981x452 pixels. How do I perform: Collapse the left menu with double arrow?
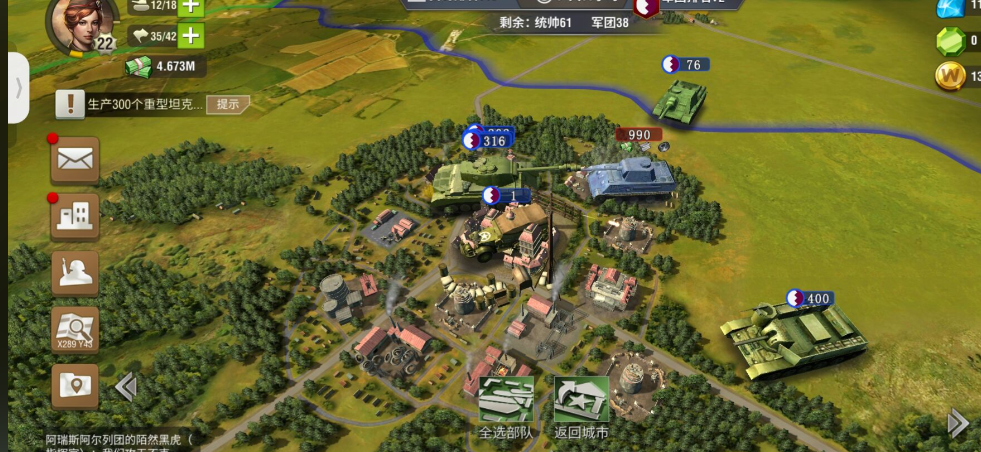click(125, 387)
